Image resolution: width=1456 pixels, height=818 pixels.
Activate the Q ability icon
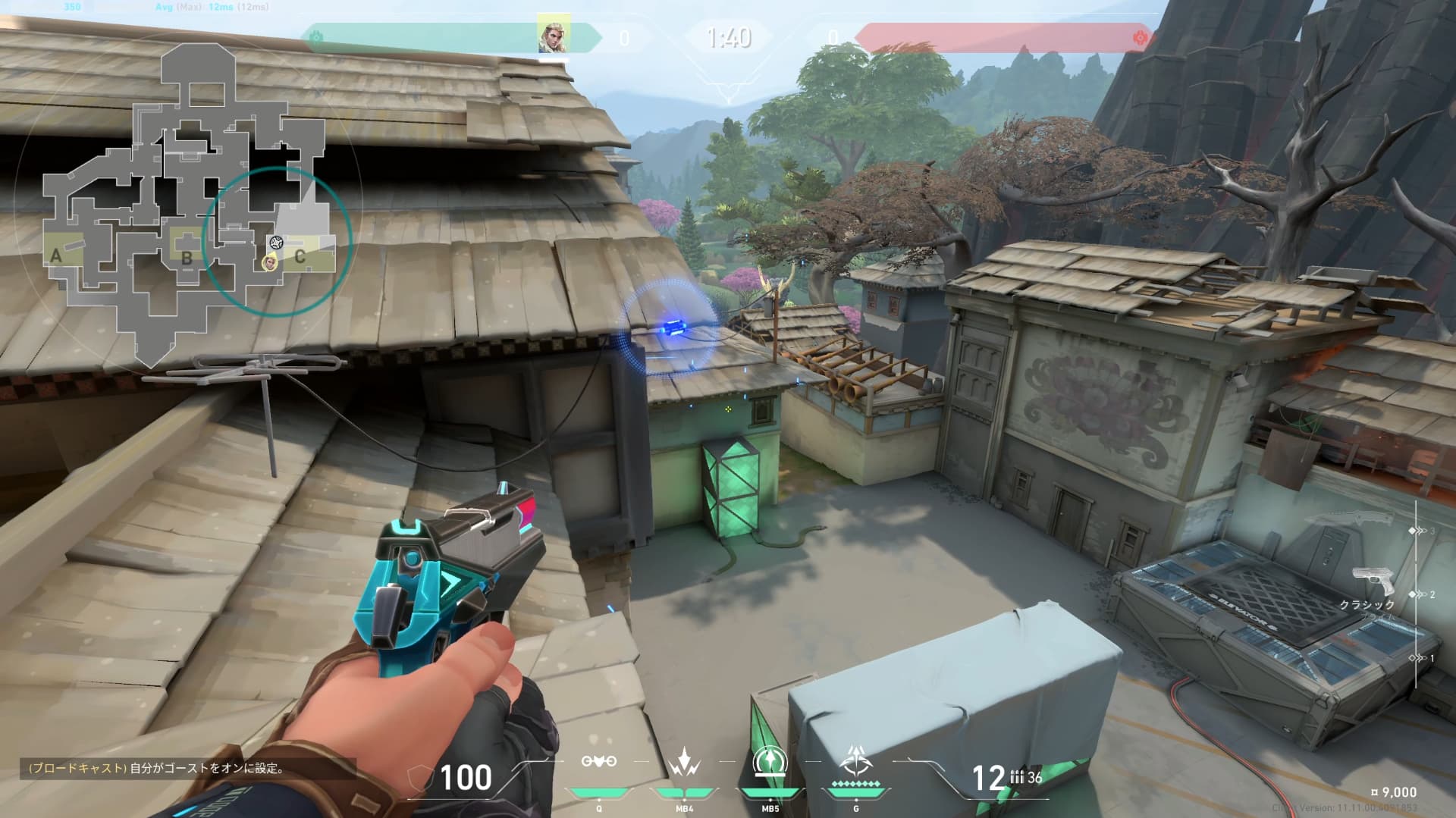click(x=598, y=761)
